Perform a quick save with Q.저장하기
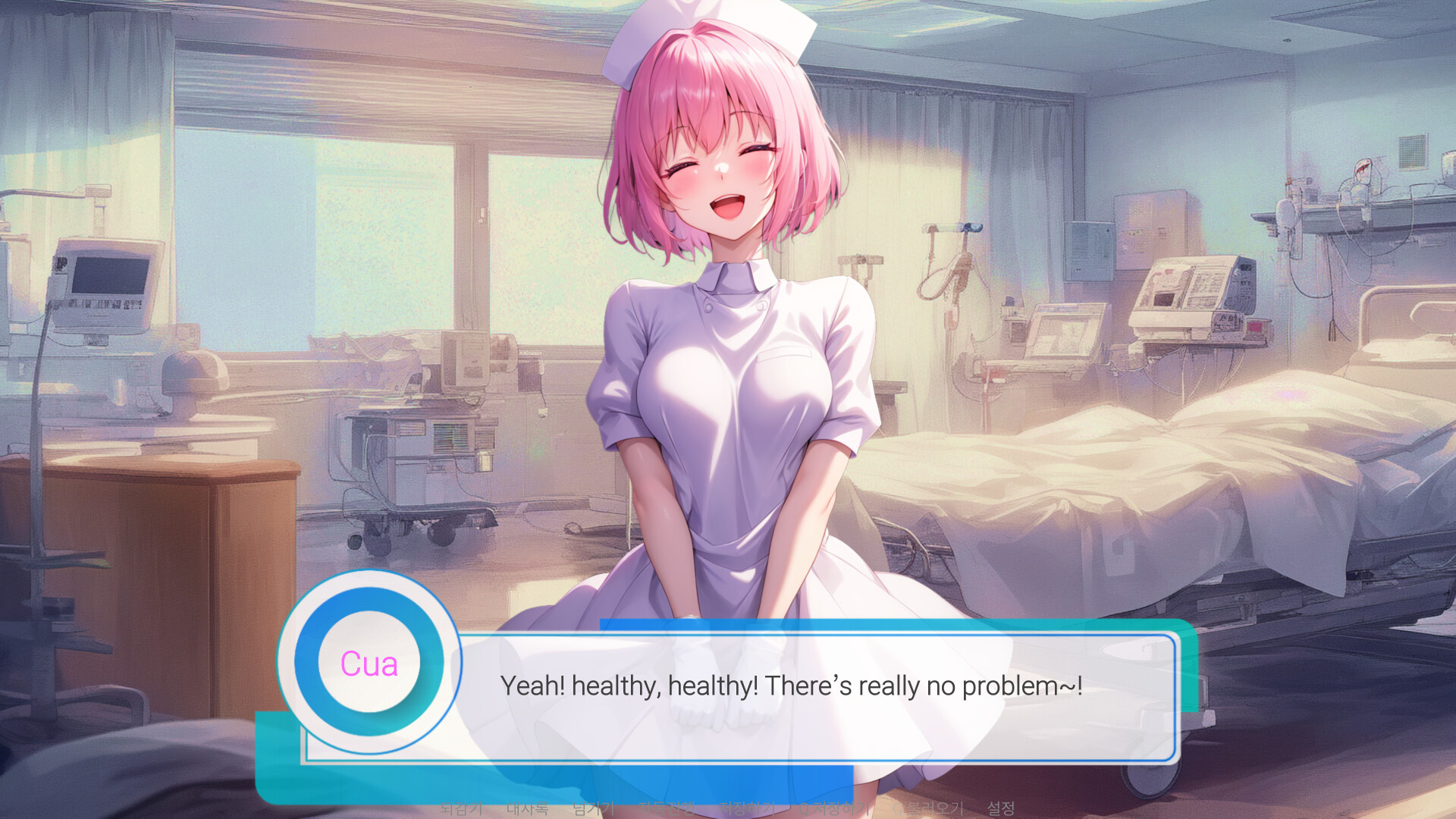The height and width of the screenshot is (819, 1456). point(835,808)
